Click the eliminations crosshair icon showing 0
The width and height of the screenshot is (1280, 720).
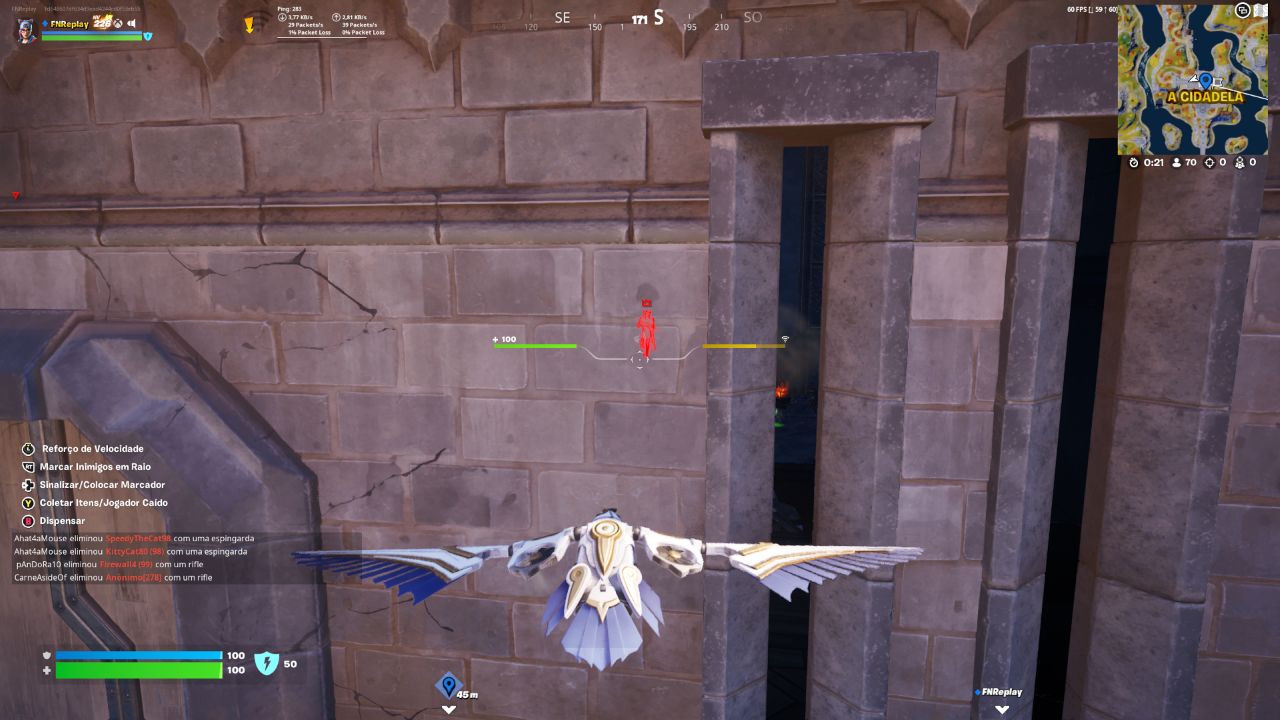coord(1210,161)
